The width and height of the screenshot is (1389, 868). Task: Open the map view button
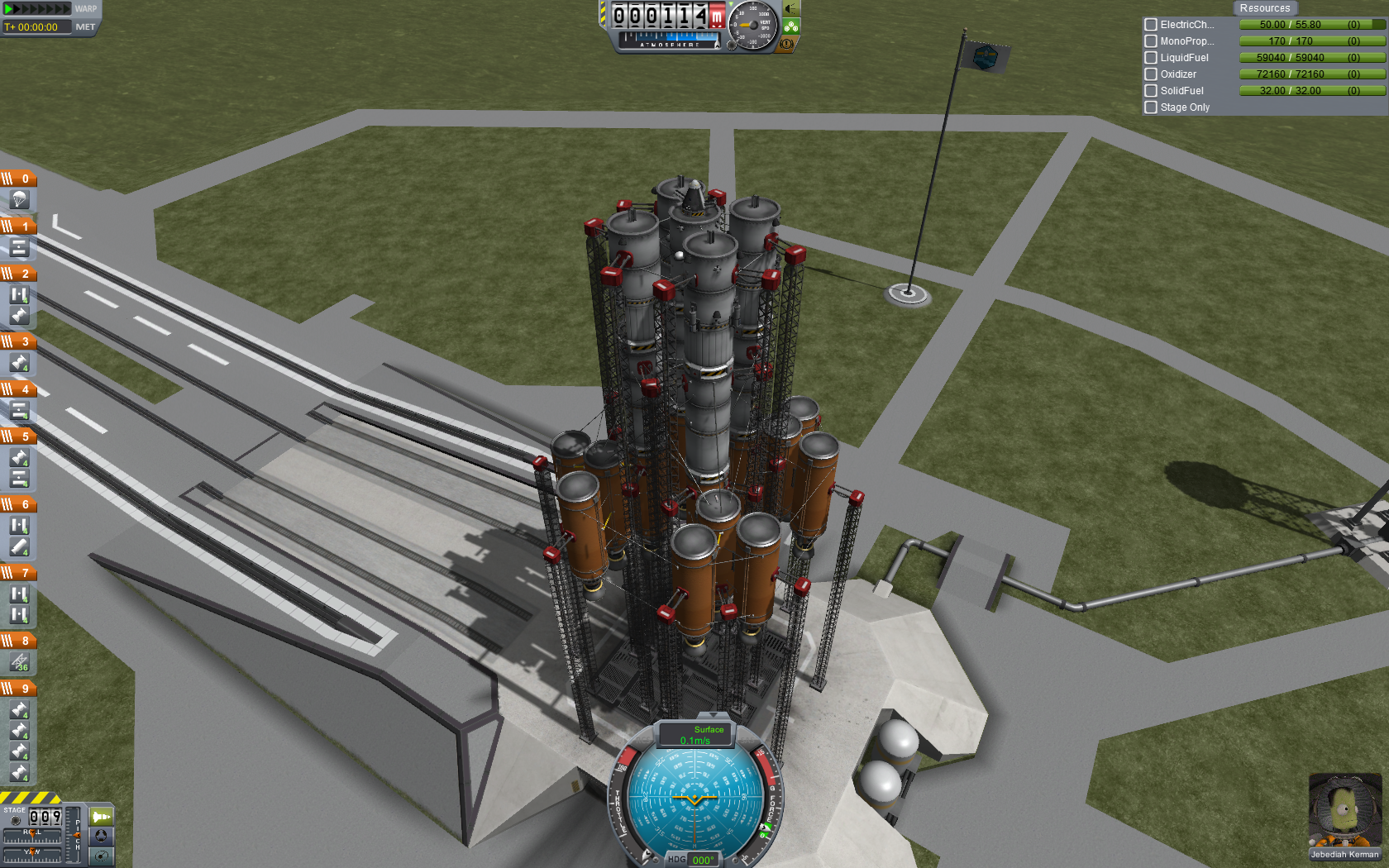click(101, 856)
